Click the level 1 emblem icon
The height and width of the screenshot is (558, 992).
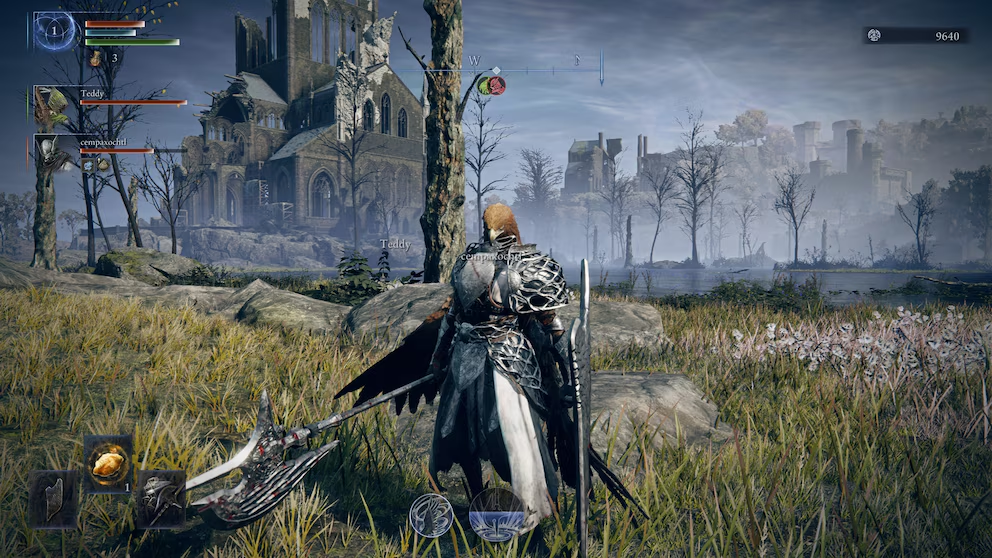tap(56, 31)
